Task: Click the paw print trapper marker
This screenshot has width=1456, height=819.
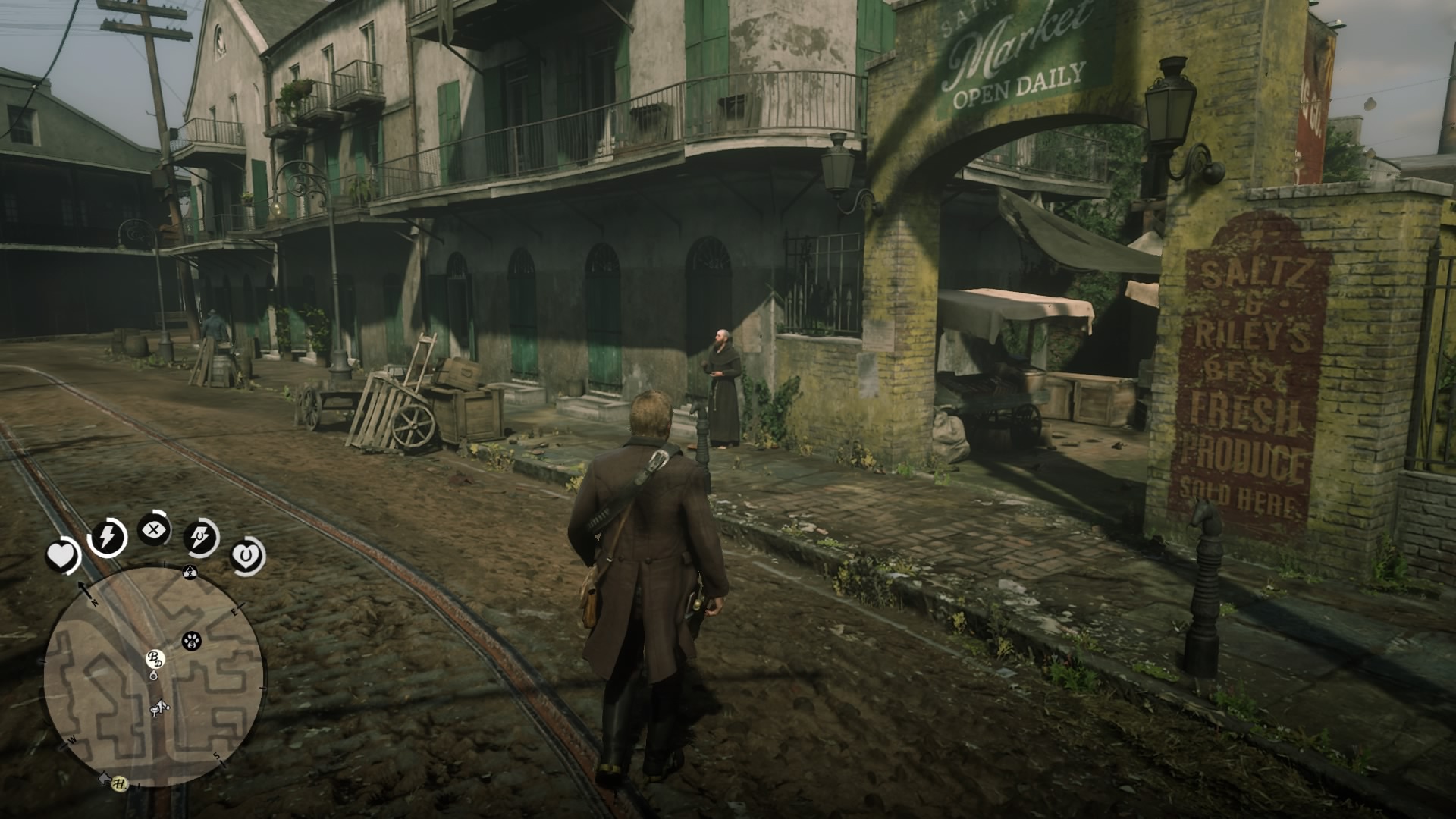Action: tap(191, 642)
